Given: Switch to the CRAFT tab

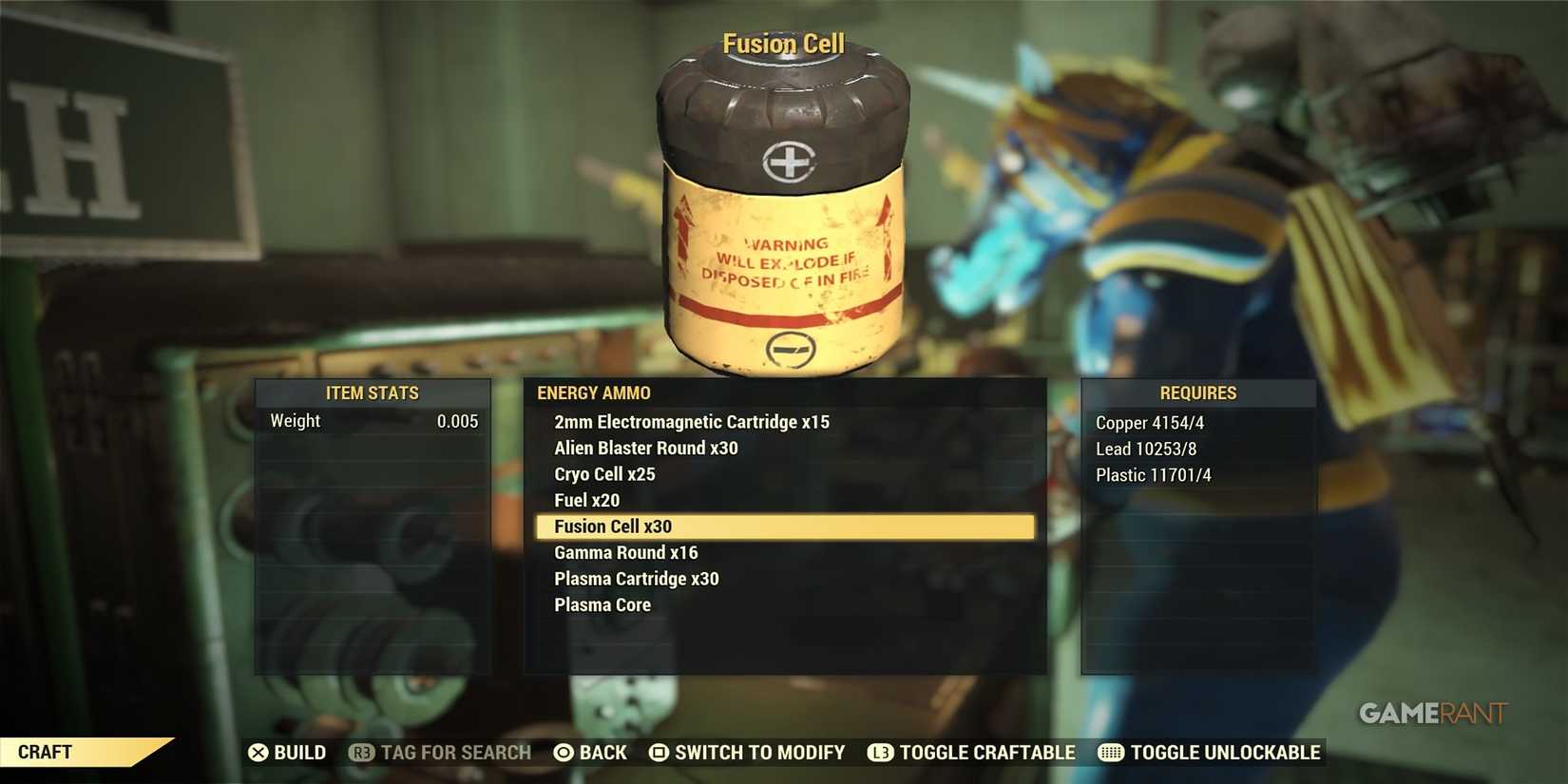Looking at the screenshot, I should [x=46, y=753].
